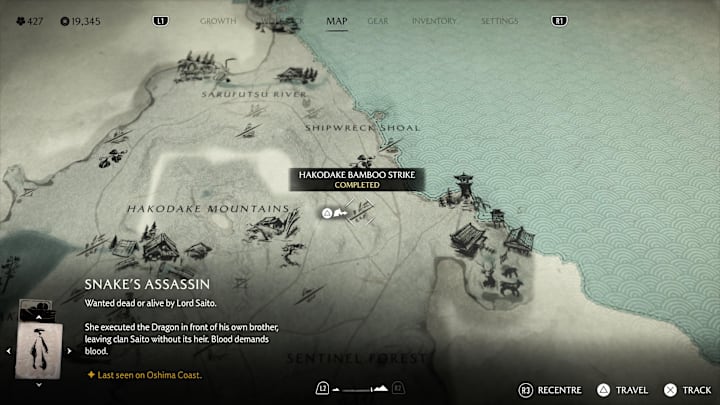Open the Gear tab
Screen dimensions: 720x405
tap(378, 20)
